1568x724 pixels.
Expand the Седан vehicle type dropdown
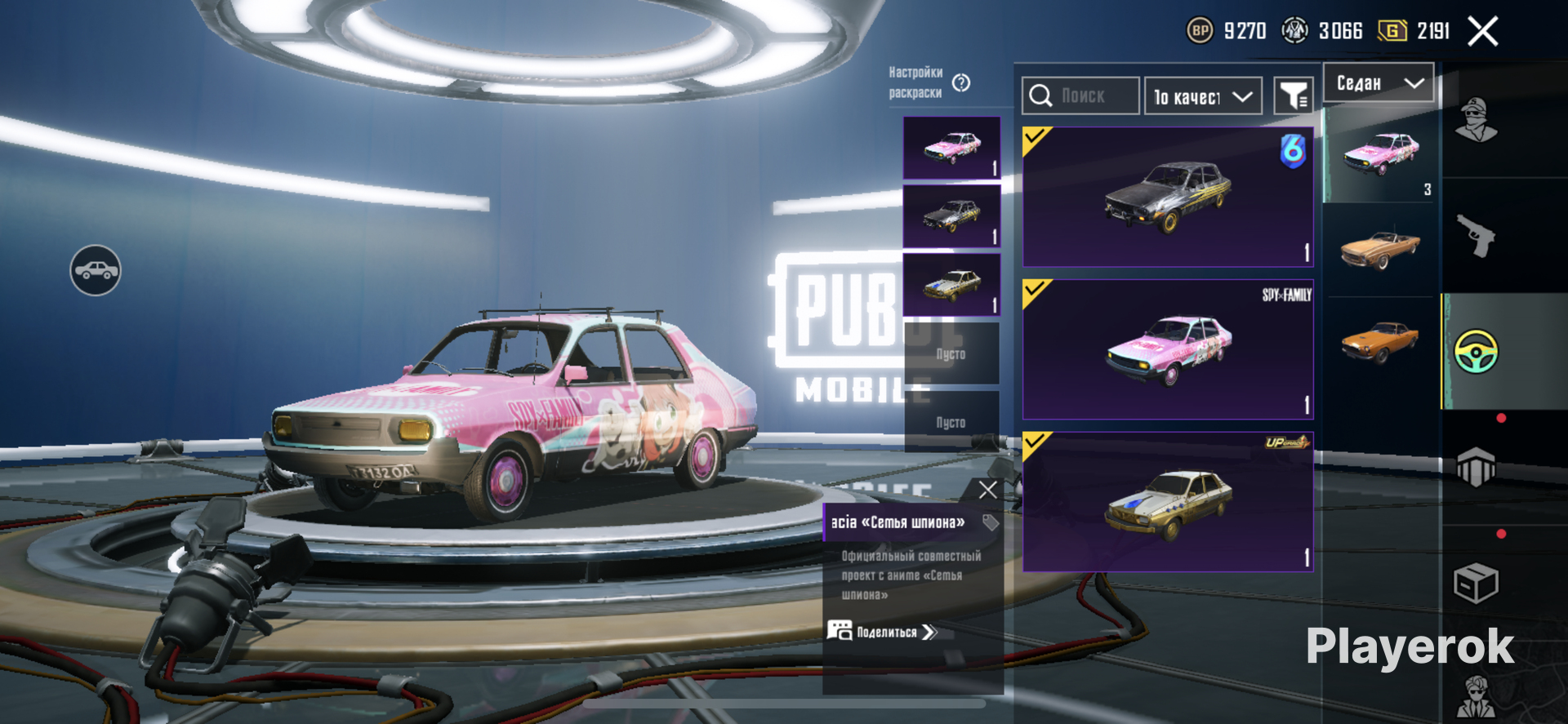(1379, 83)
